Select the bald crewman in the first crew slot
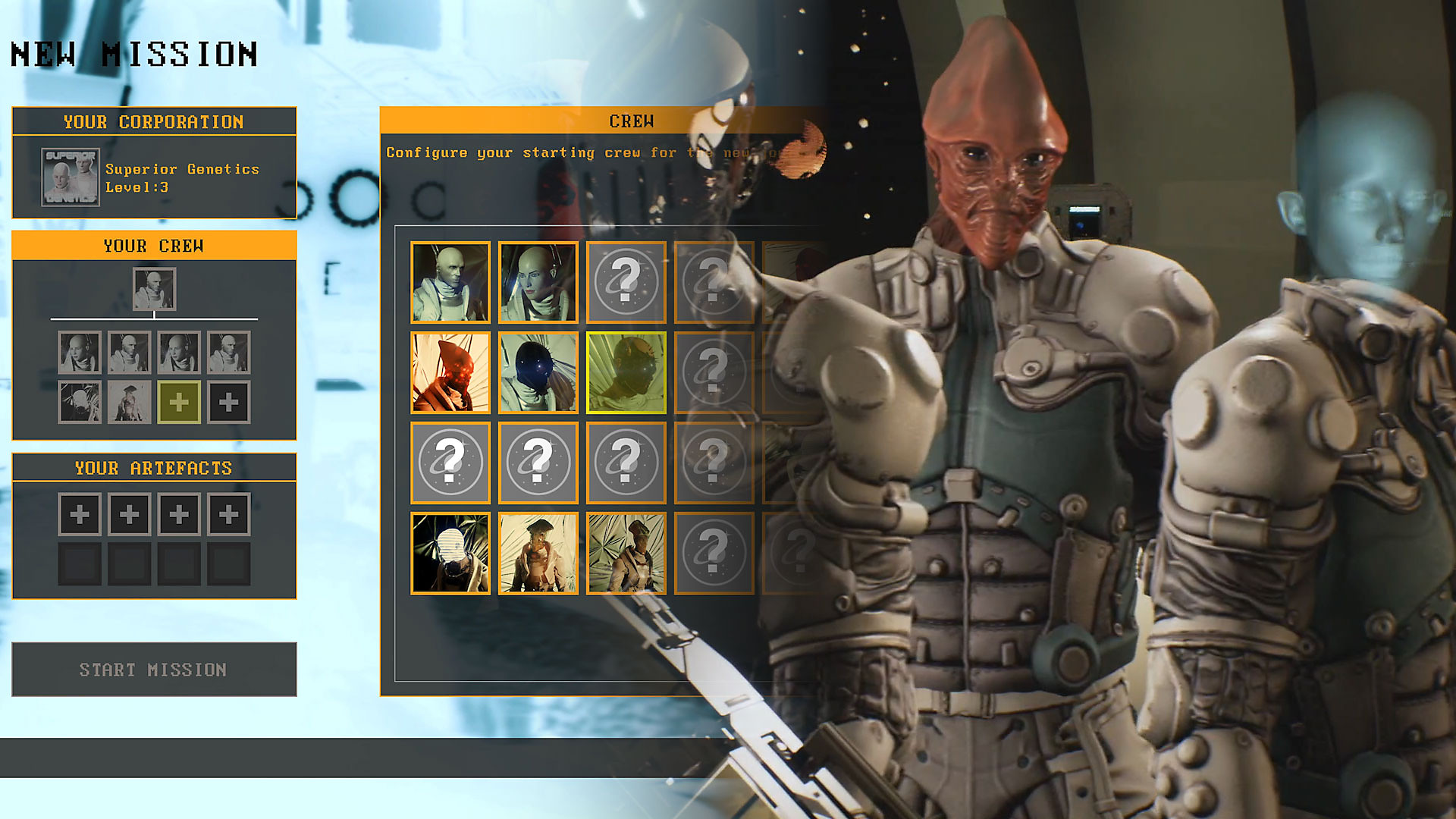1456x819 pixels. (x=449, y=281)
